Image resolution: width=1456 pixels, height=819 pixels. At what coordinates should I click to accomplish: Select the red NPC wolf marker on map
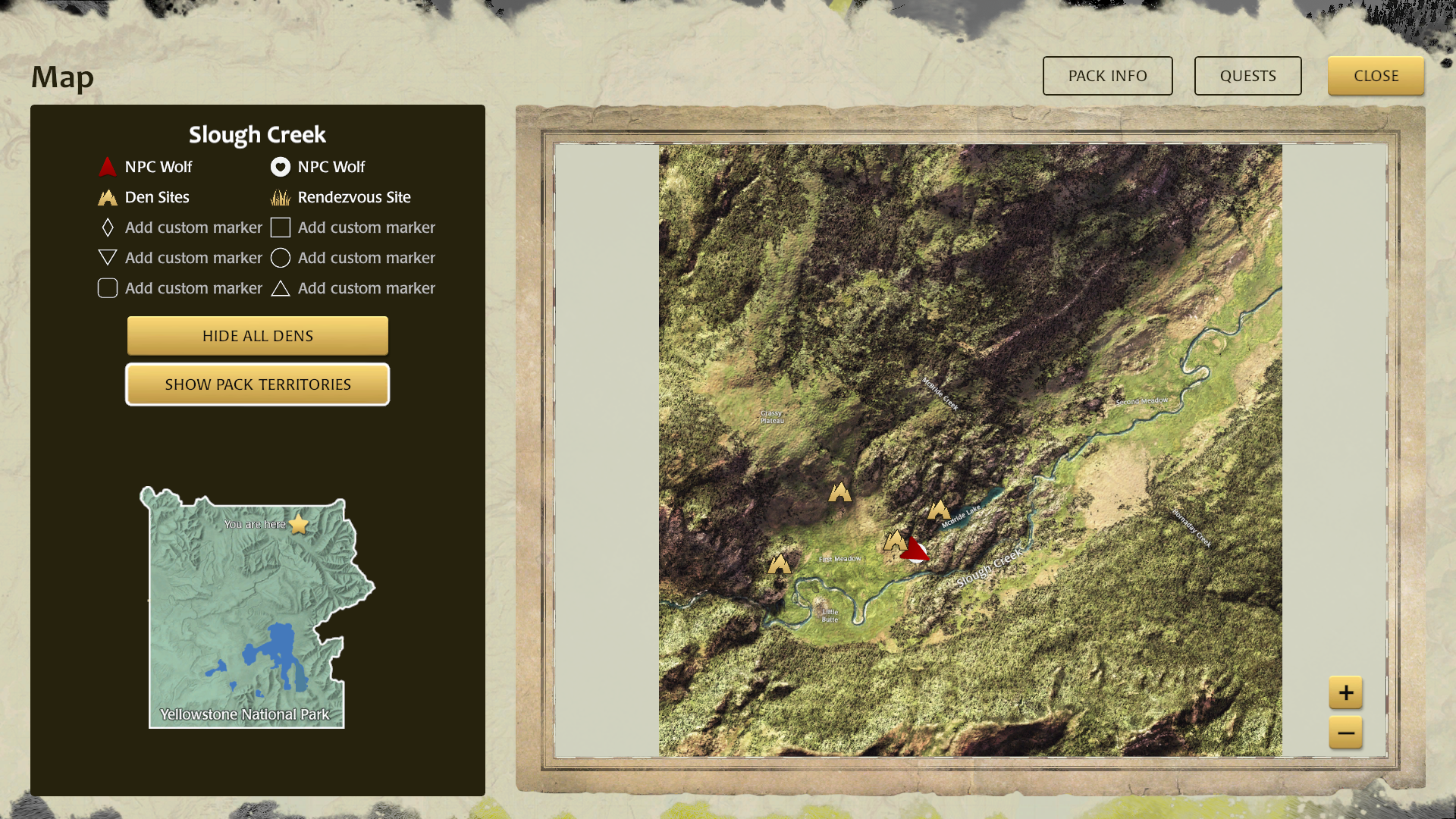tap(915, 549)
